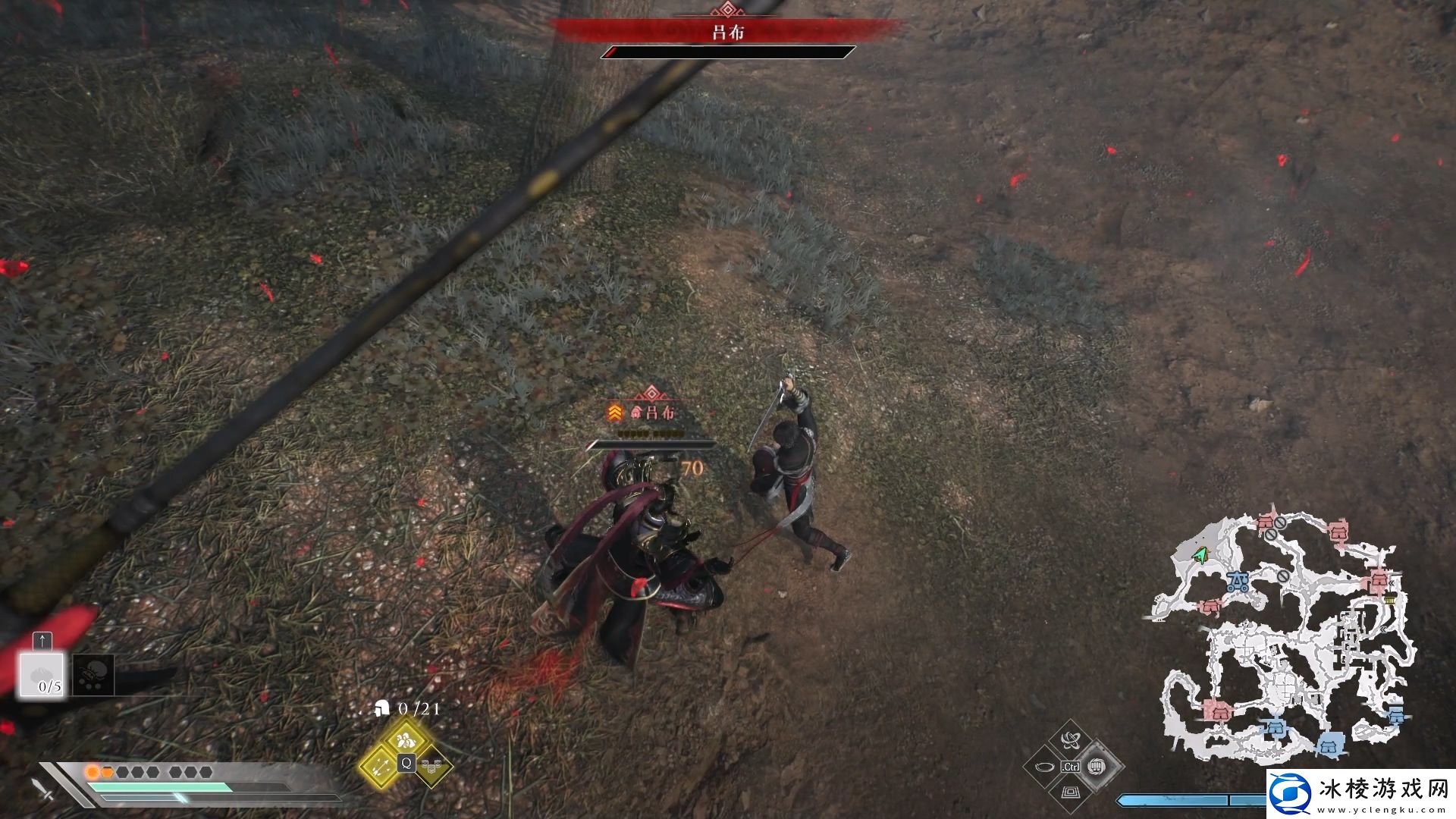This screenshot has height=819, width=1456.
Task: Click the blue siege catapult map marker
Action: pyautogui.click(x=1239, y=582)
